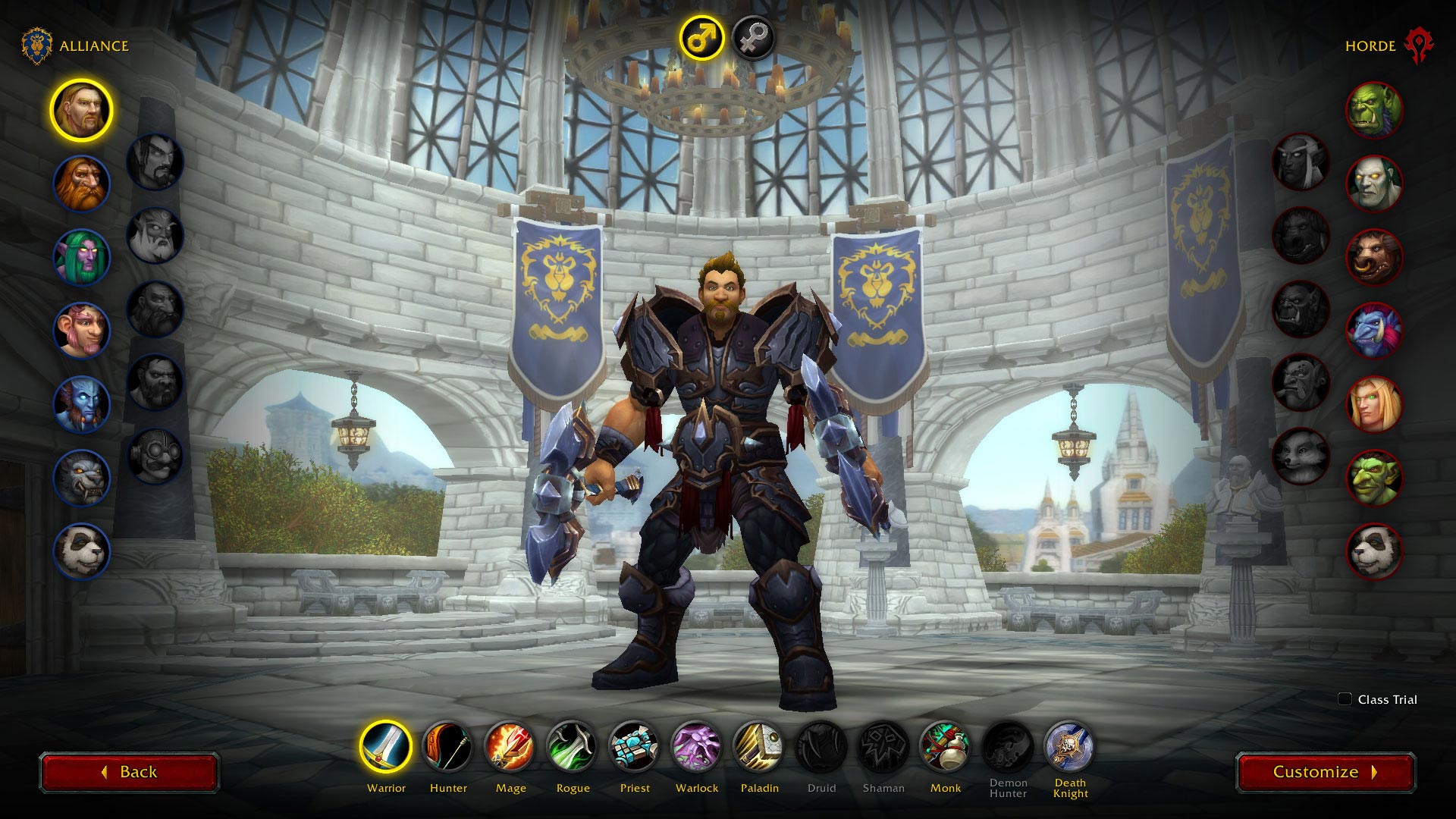
Task: Switch to the female gender icon
Action: pos(753,37)
